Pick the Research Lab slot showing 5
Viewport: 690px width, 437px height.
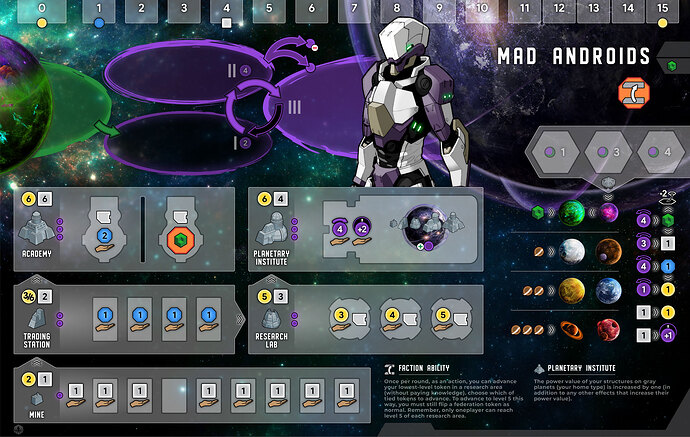440,317
